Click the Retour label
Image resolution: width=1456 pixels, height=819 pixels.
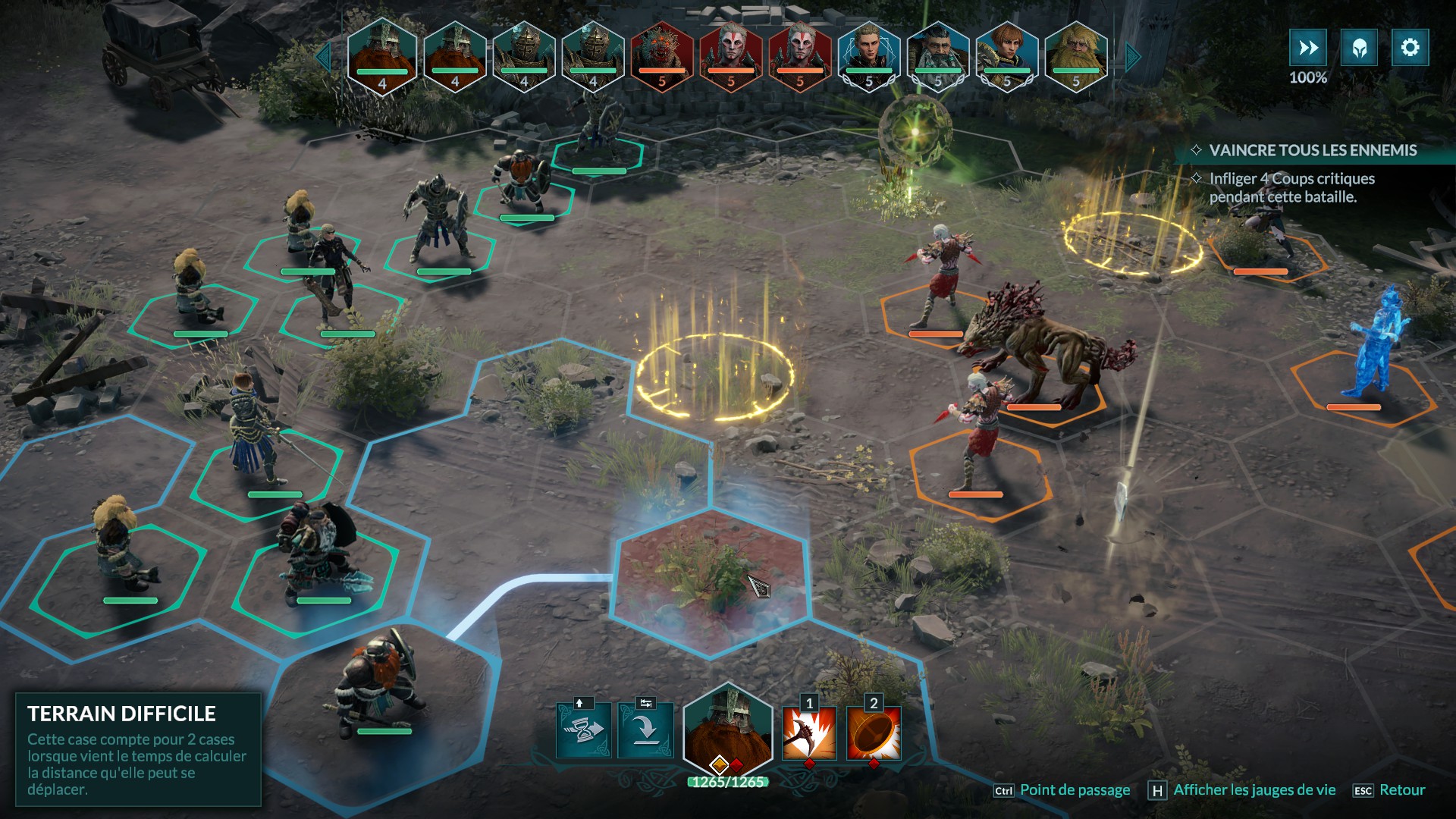click(x=1402, y=790)
